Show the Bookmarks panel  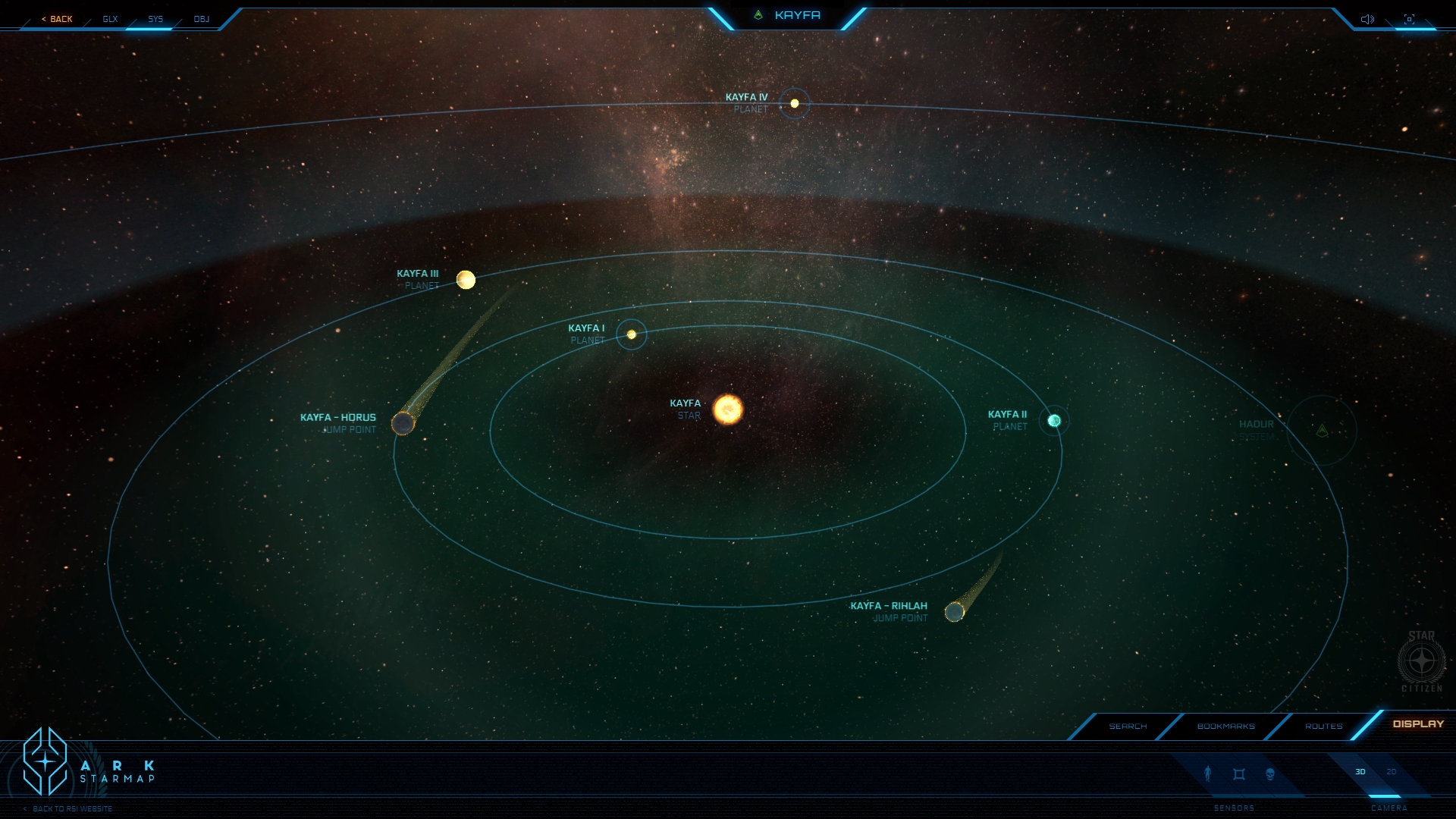1225,726
